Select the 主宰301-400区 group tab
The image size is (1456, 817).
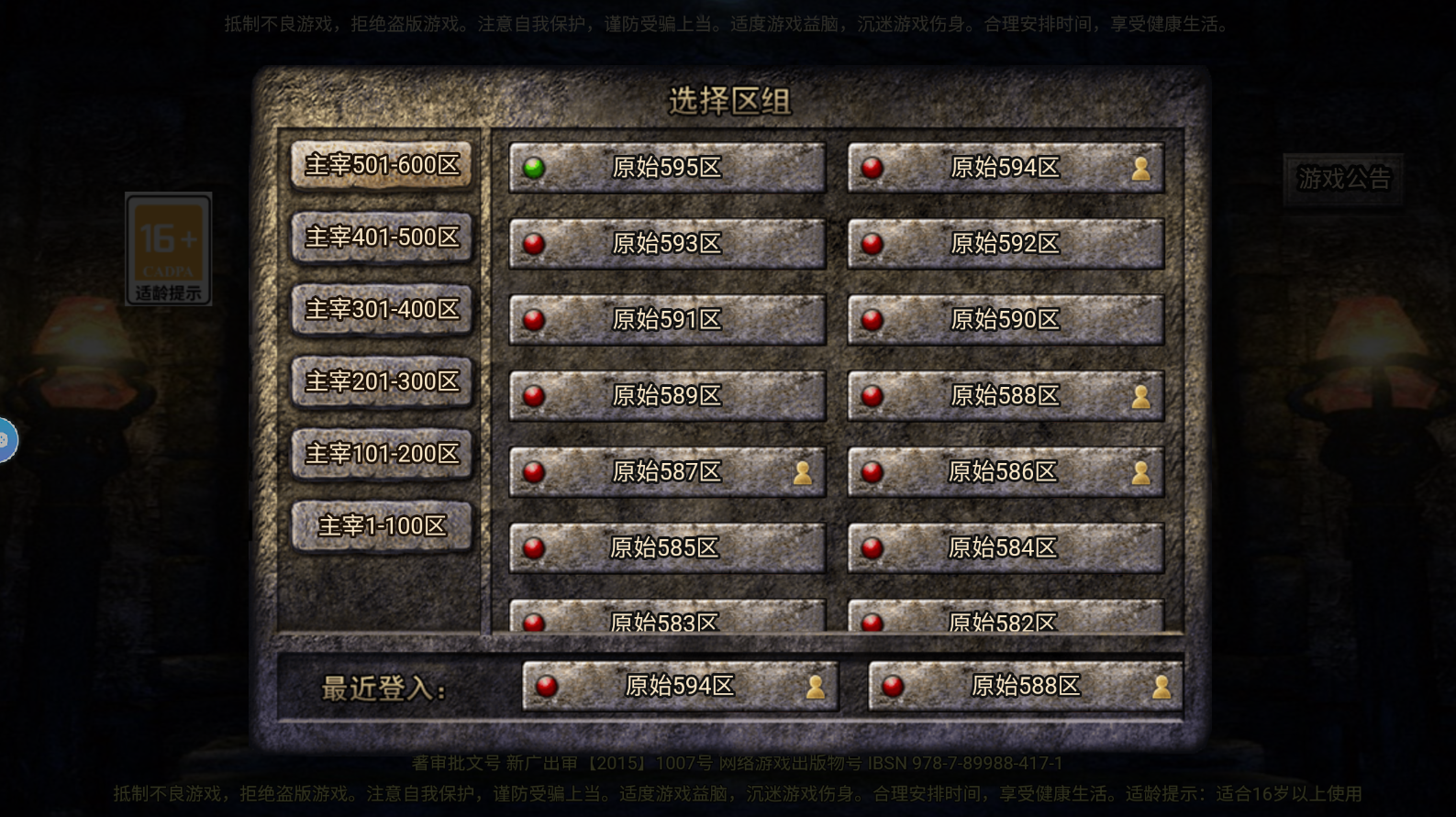click(382, 310)
